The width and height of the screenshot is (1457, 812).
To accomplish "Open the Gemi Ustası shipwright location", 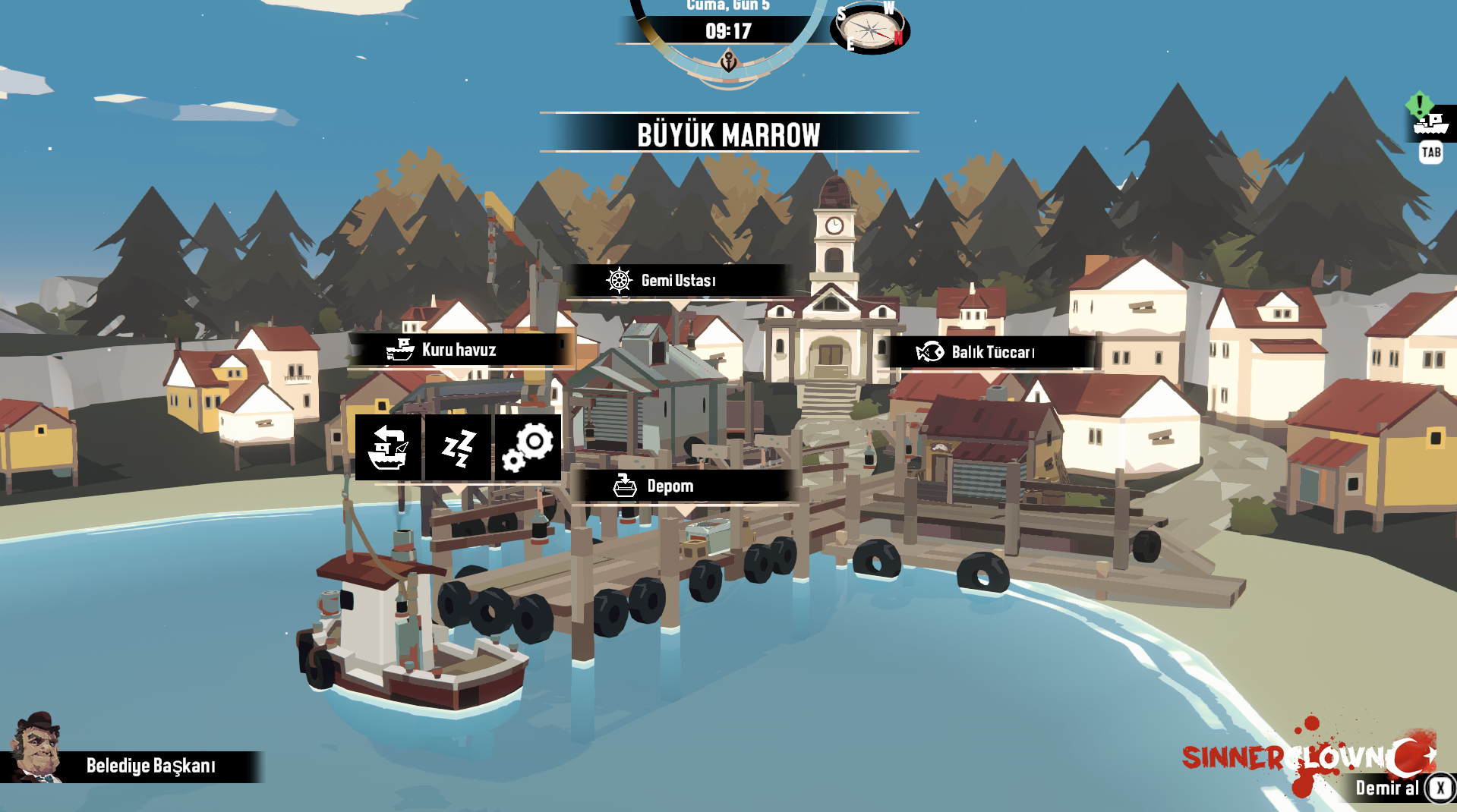I will click(x=678, y=281).
